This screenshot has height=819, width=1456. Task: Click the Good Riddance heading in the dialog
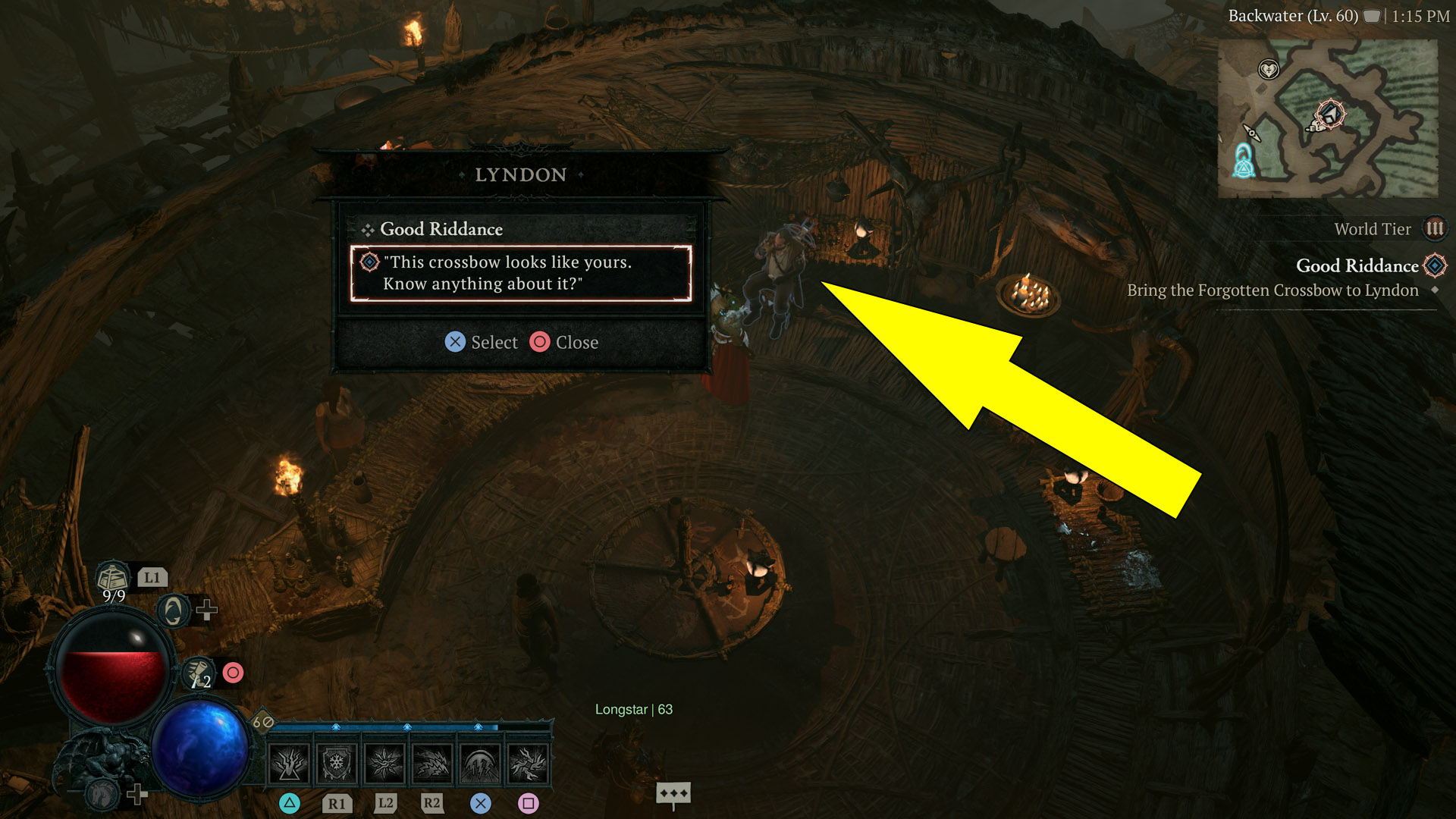click(x=442, y=229)
